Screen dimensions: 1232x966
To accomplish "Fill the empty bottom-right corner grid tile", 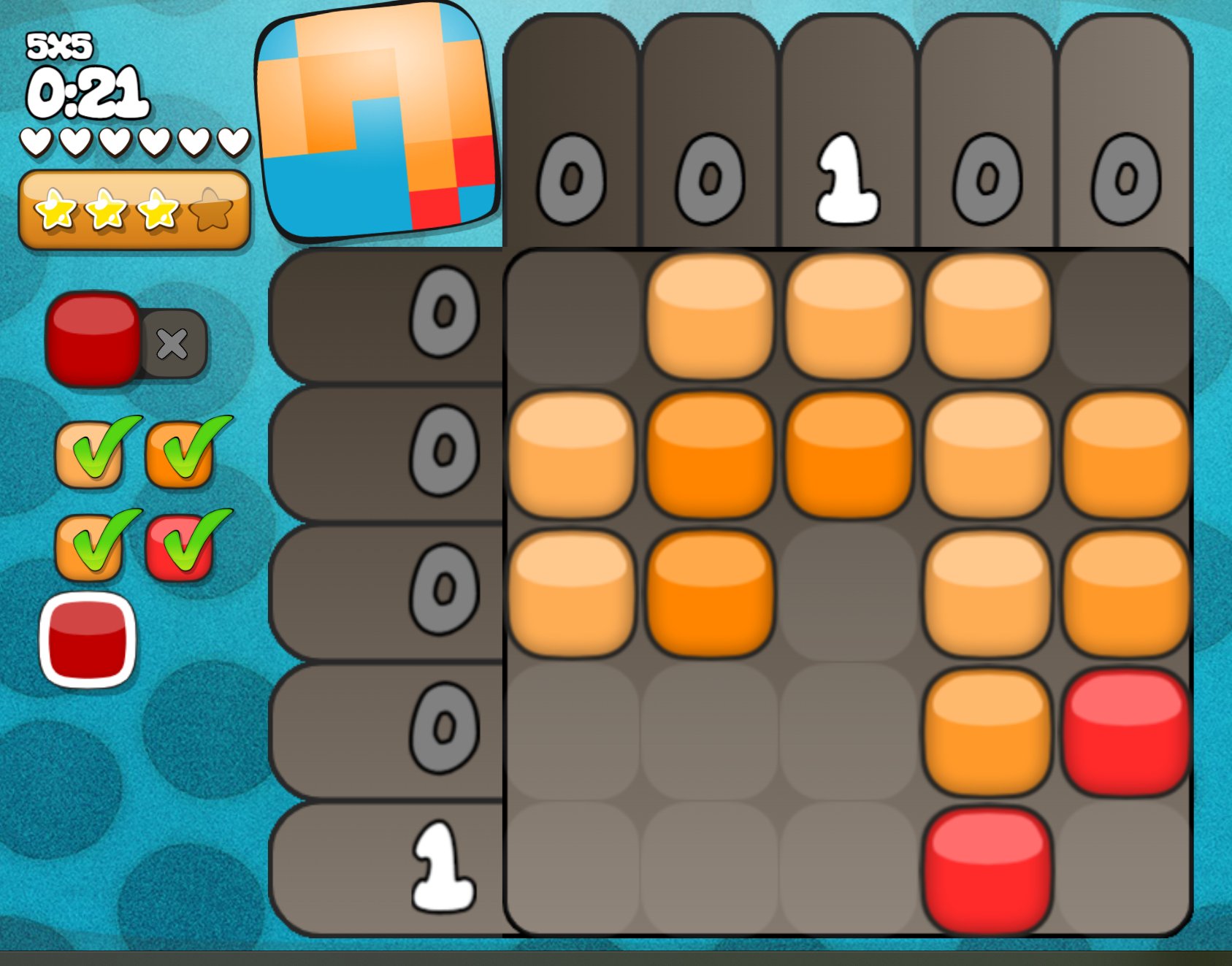I will pos(1125,869).
